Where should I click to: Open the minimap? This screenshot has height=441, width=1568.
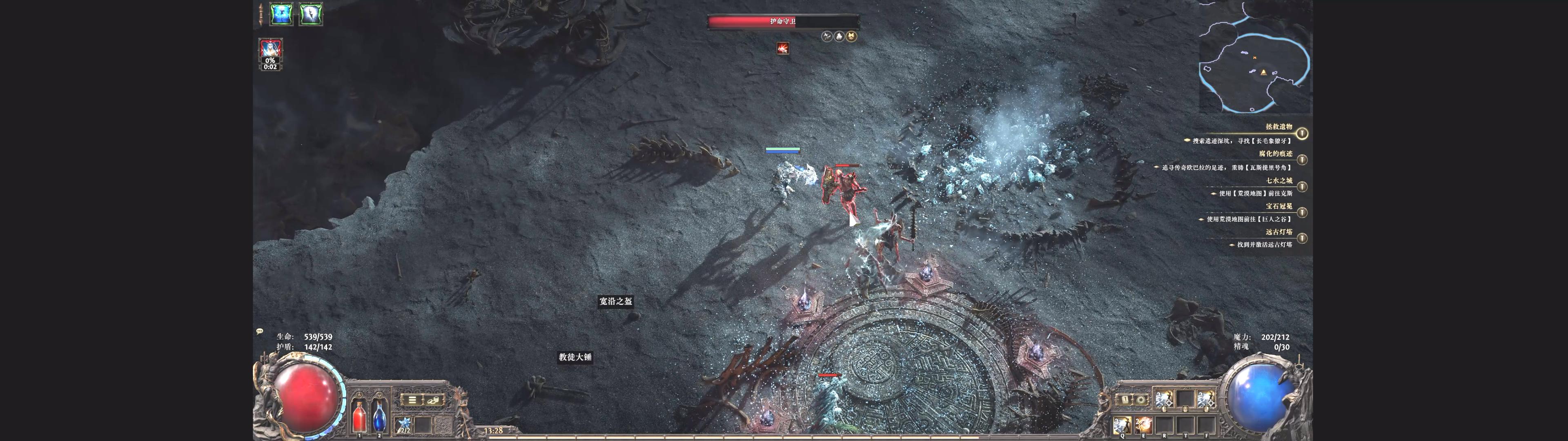click(x=1255, y=58)
